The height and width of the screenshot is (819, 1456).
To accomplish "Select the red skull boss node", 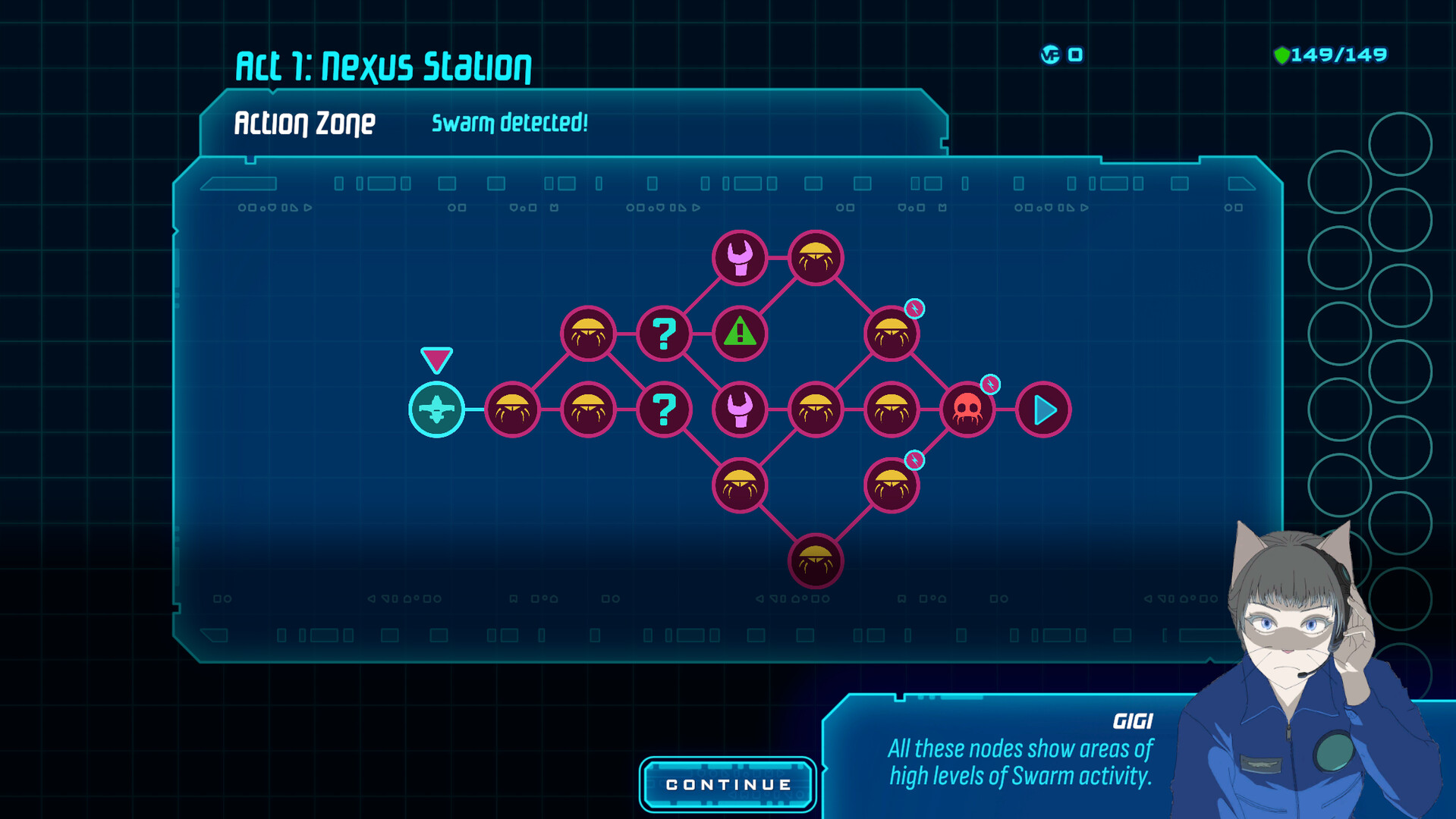I will [x=967, y=409].
